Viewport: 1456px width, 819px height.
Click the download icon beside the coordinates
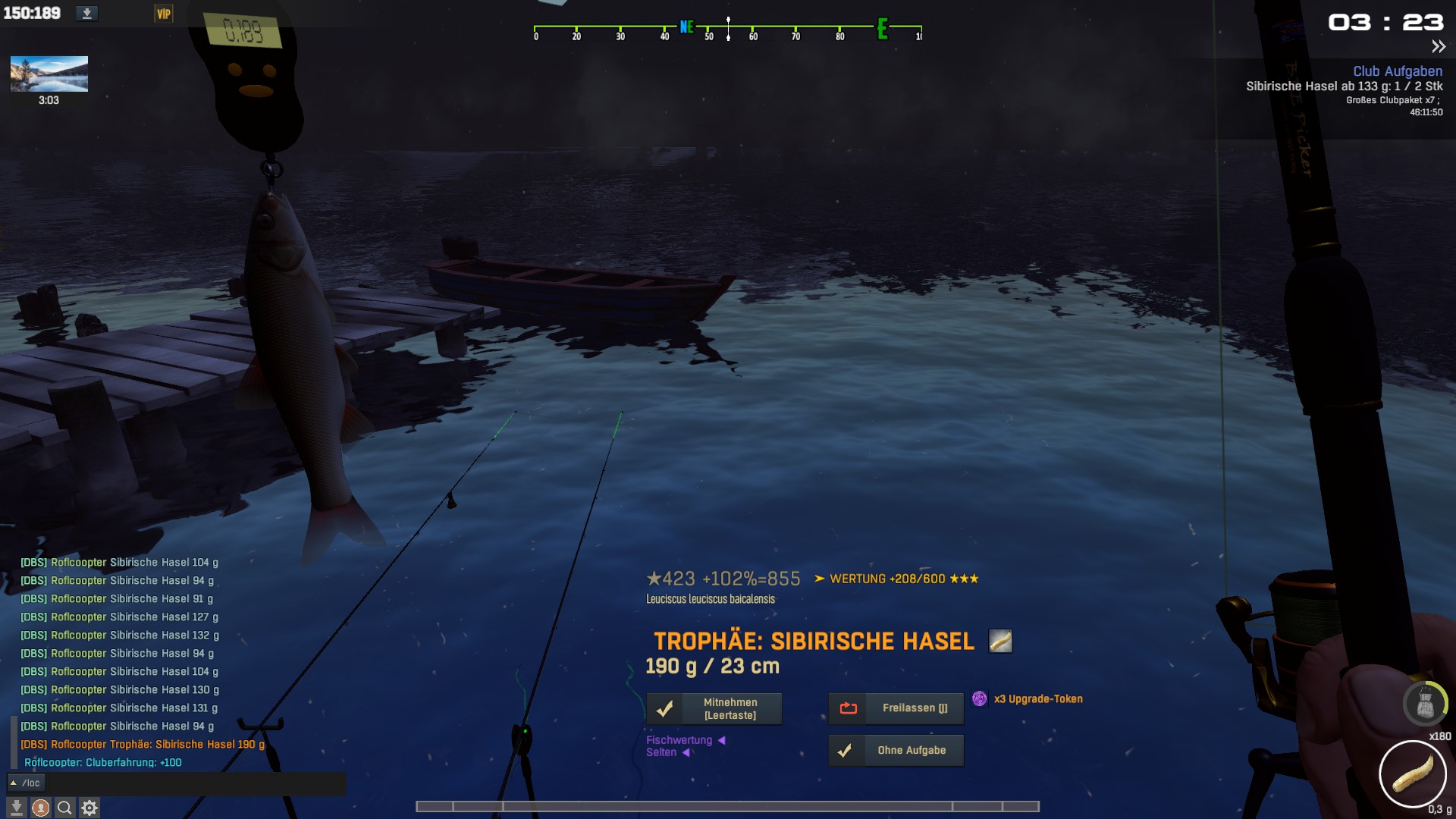pyautogui.click(x=87, y=14)
